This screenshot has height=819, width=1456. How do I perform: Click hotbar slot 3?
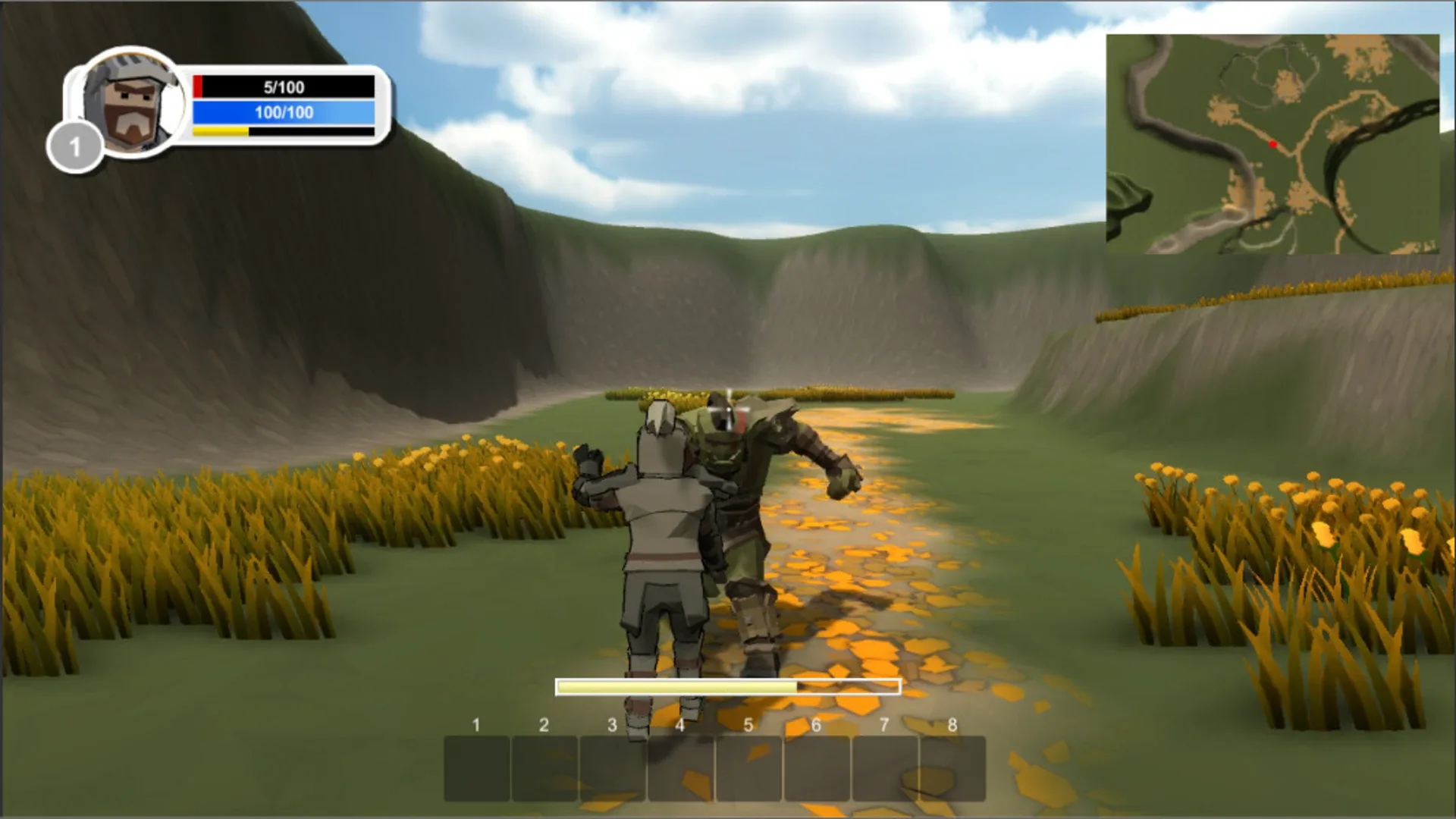[613, 767]
